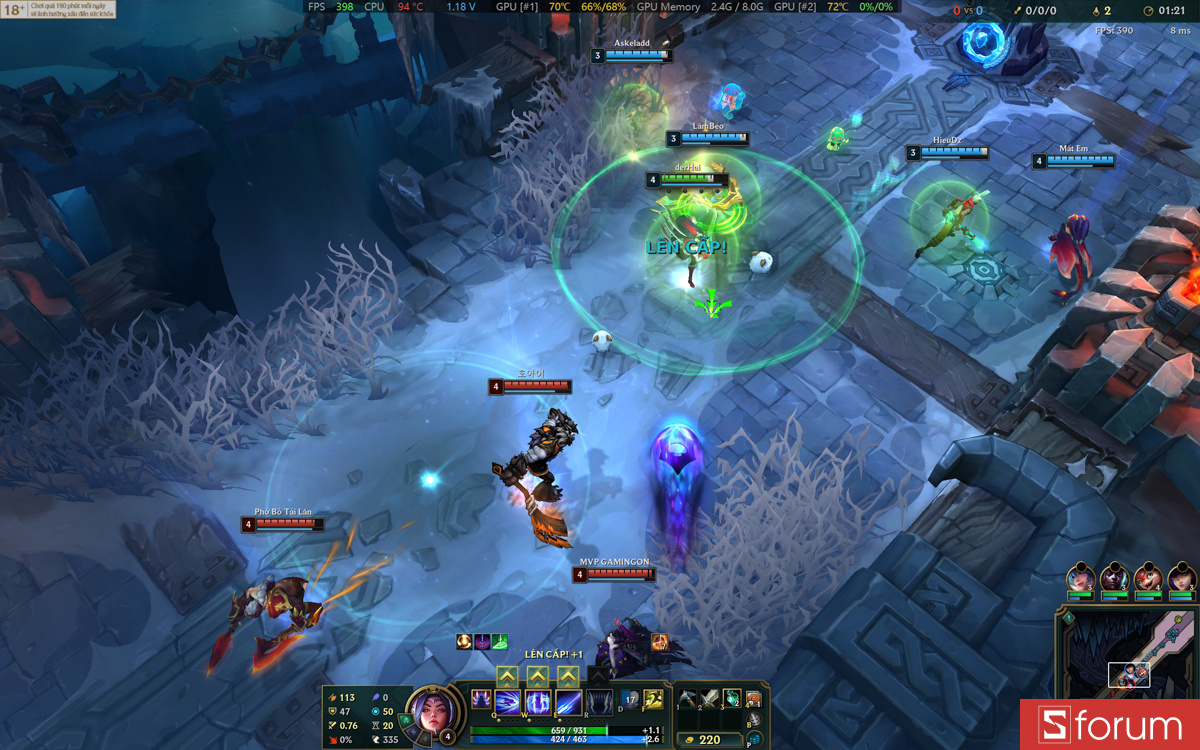Select the pickaxe item slot
The width and height of the screenshot is (1200, 750).
[687, 698]
